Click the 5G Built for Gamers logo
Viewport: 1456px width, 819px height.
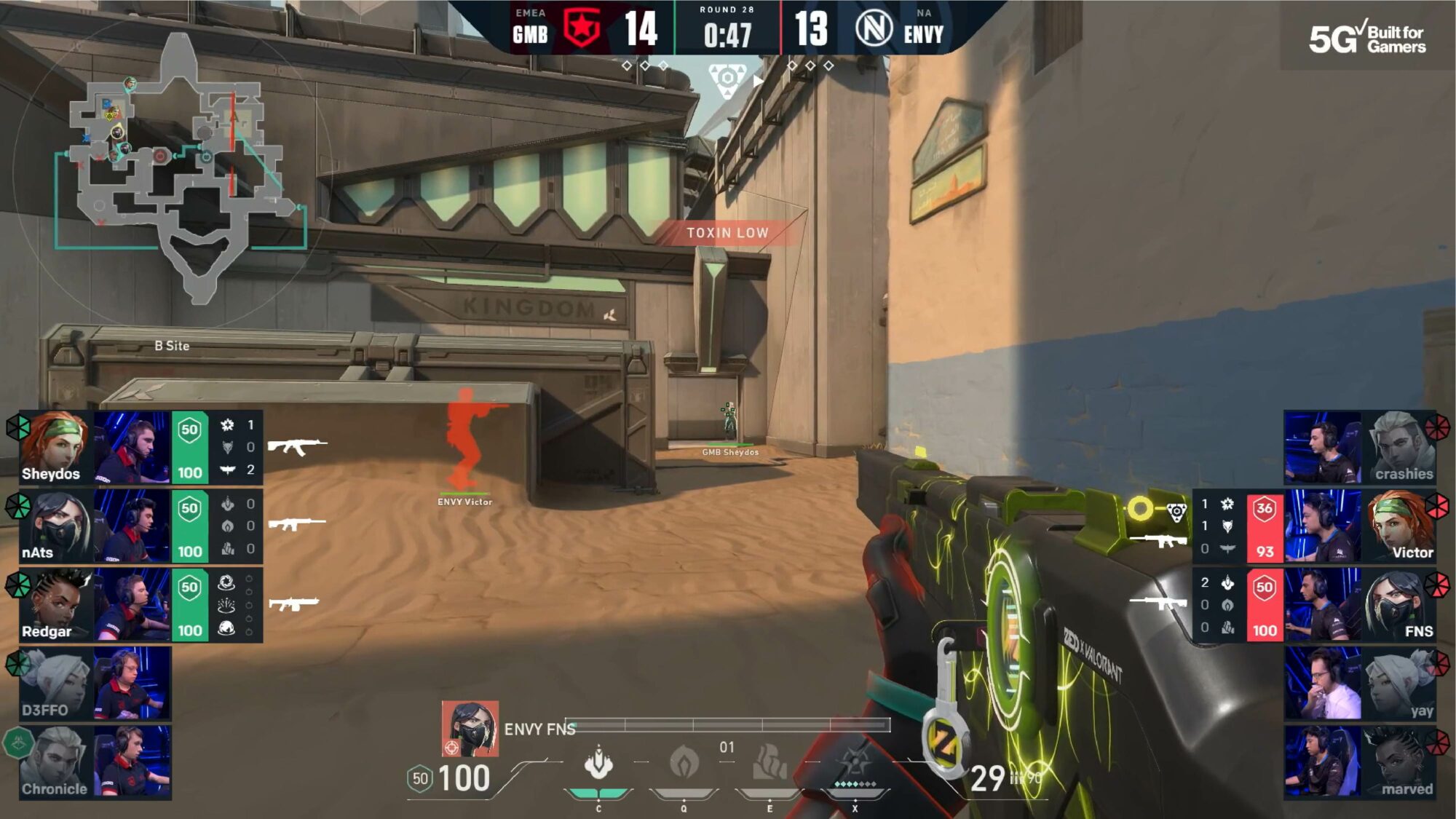pos(1367,38)
